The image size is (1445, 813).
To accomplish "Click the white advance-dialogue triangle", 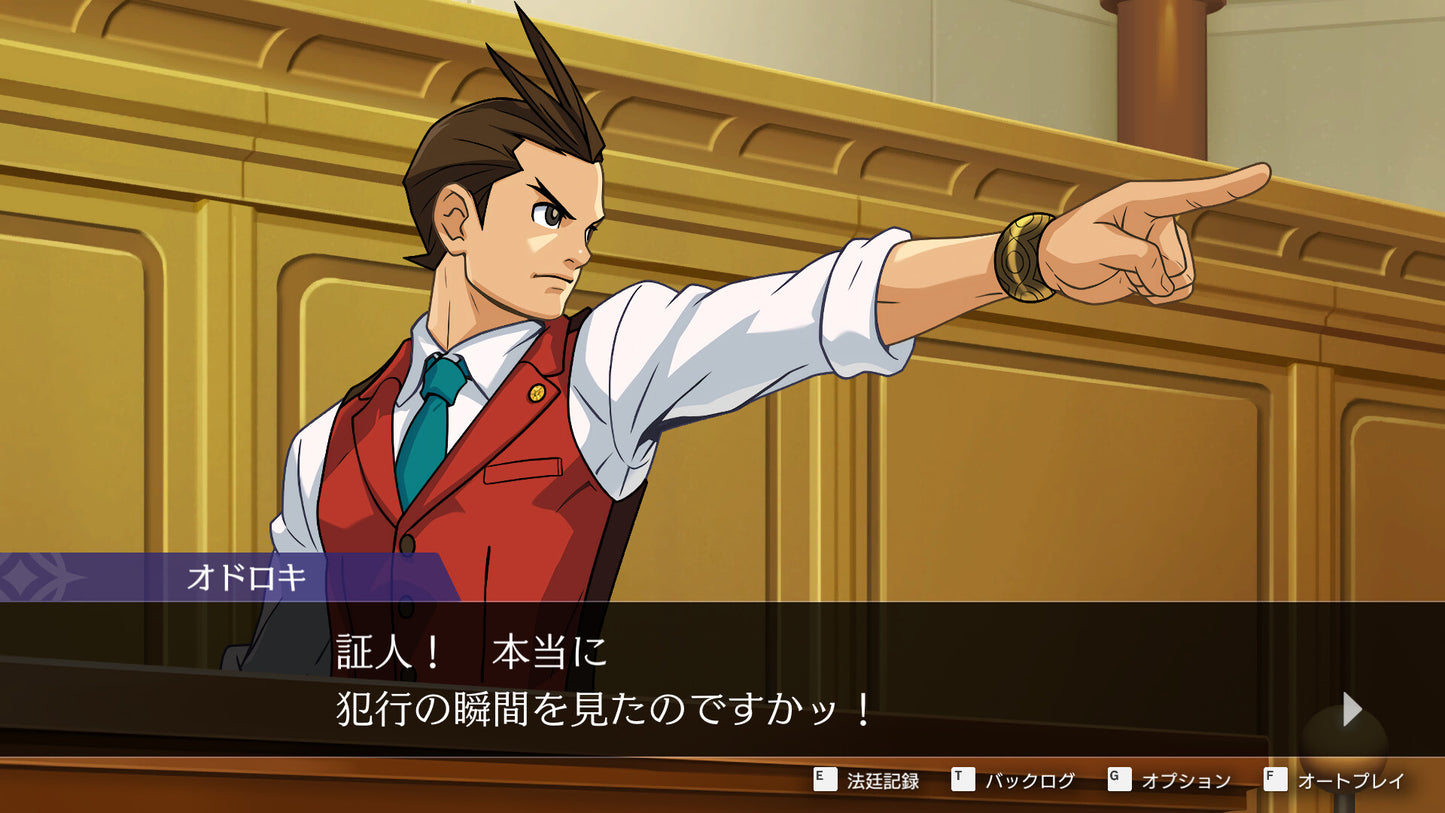I will 1352,709.
